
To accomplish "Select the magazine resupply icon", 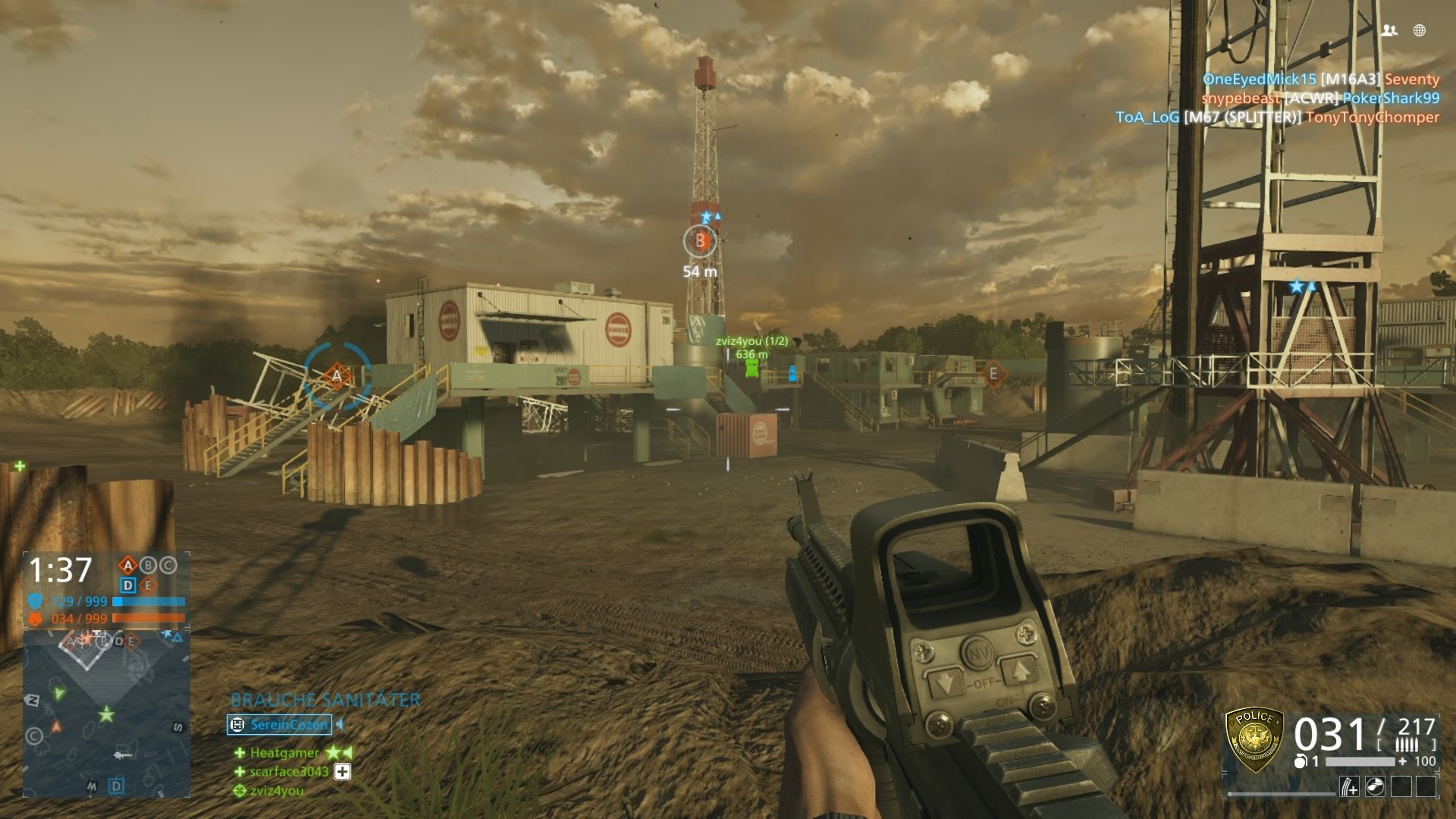I will click(x=1349, y=786).
